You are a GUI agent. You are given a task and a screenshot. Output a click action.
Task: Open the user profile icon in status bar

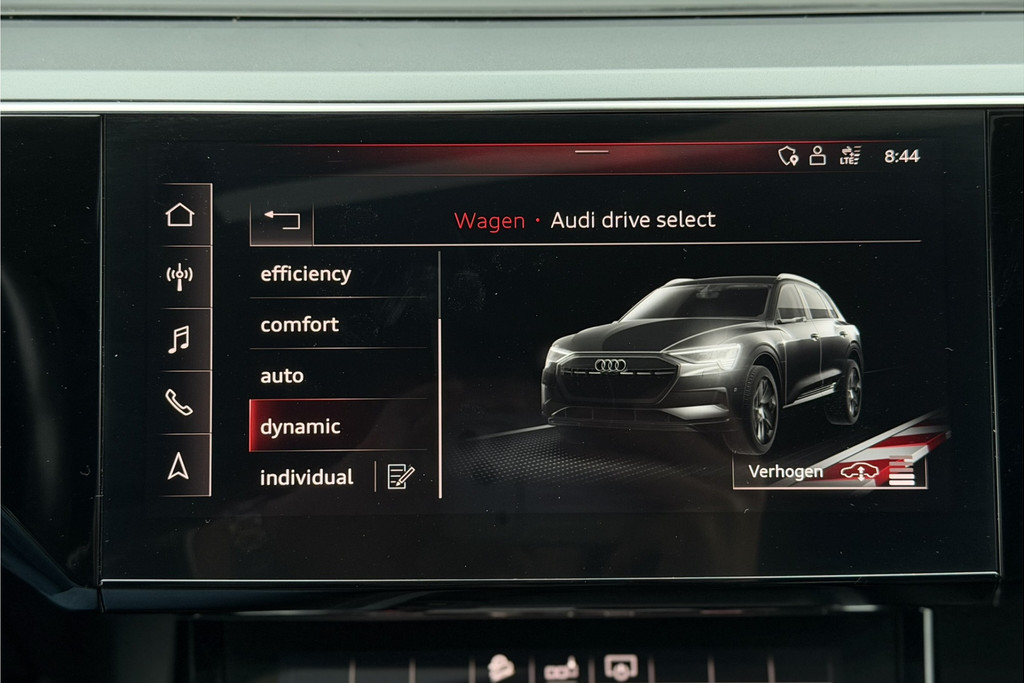[818, 156]
